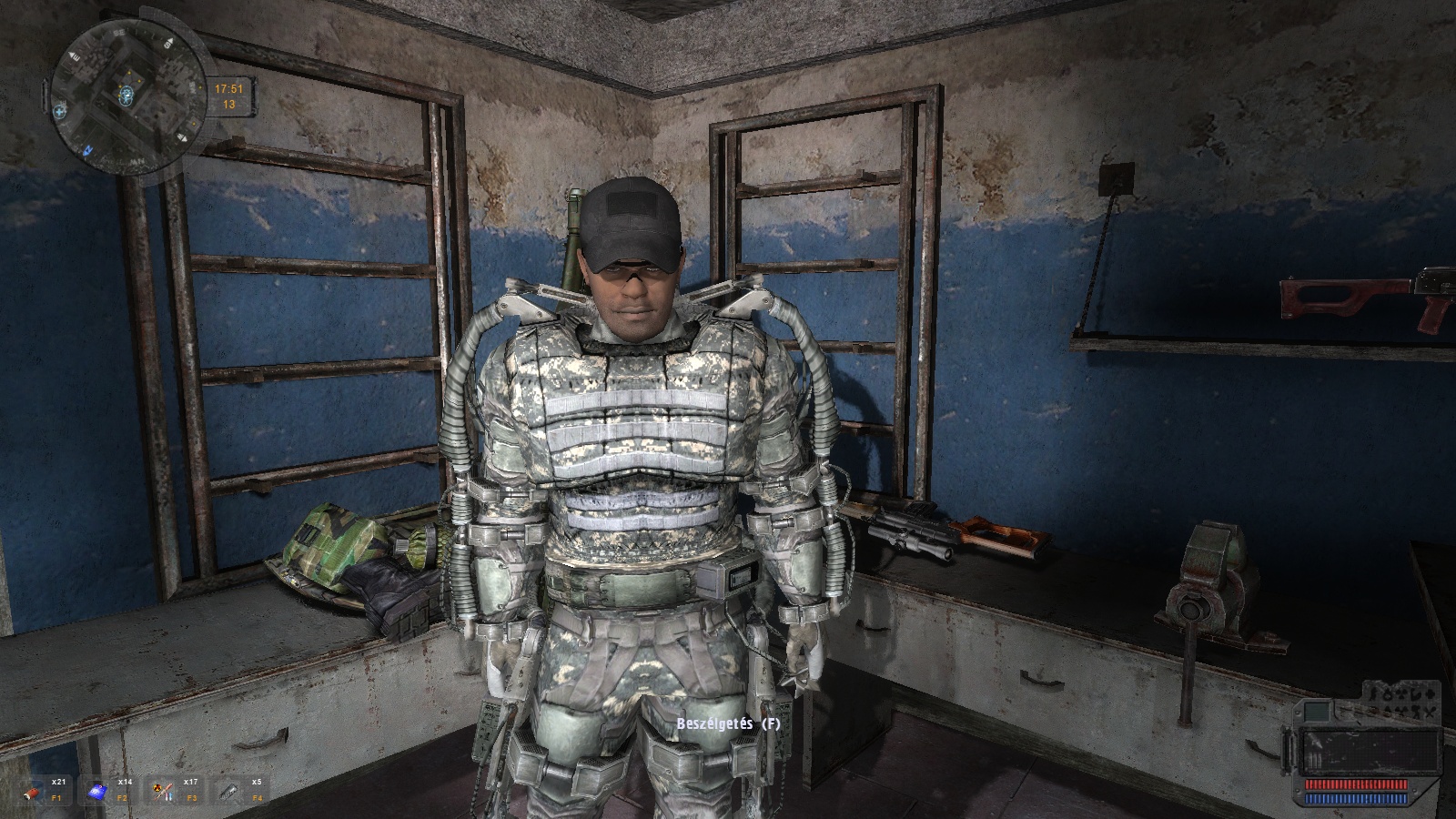This screenshot has width=1456, height=819.
Task: Select the red canned food quick slot
Action: pos(33,792)
